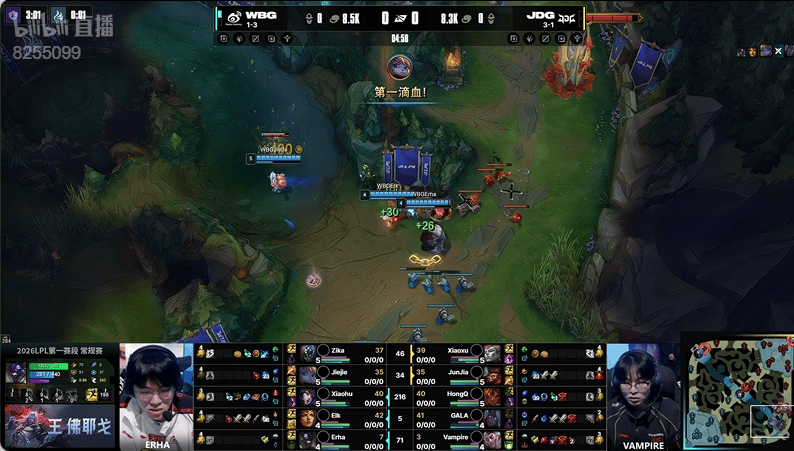The image size is (794, 451).
Task: Click GALA's champion portrait
Action: pos(491,417)
